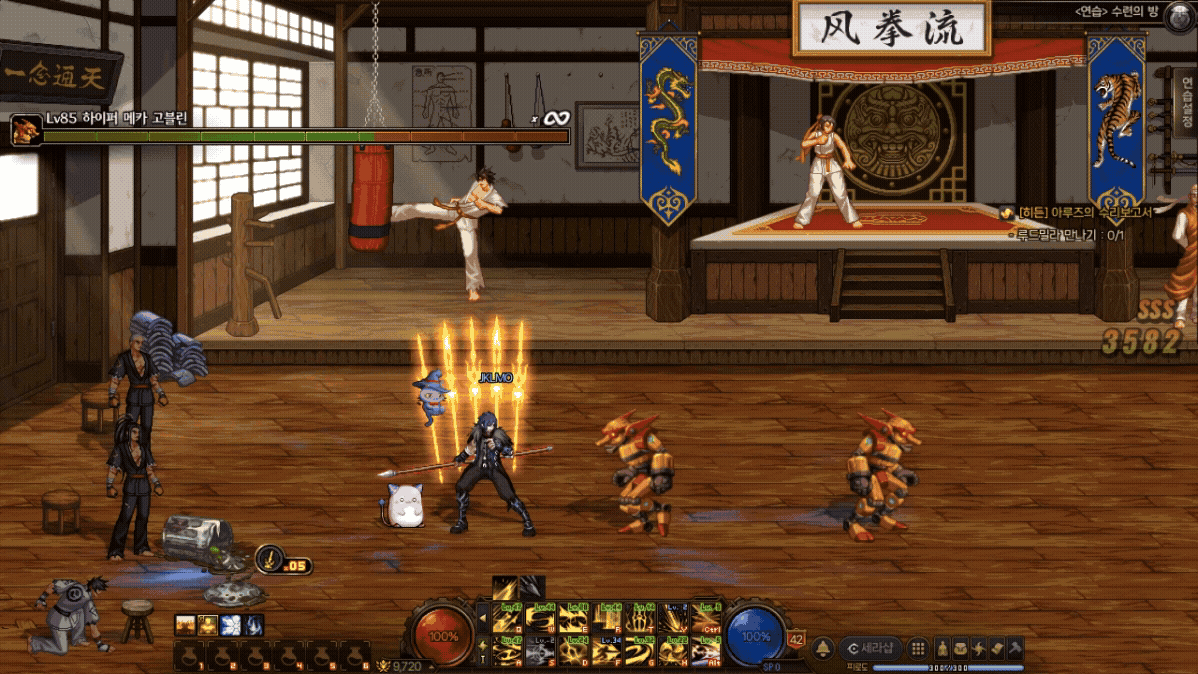Click the skill bar's left arrow toggle
The image size is (1198, 674).
point(485,620)
